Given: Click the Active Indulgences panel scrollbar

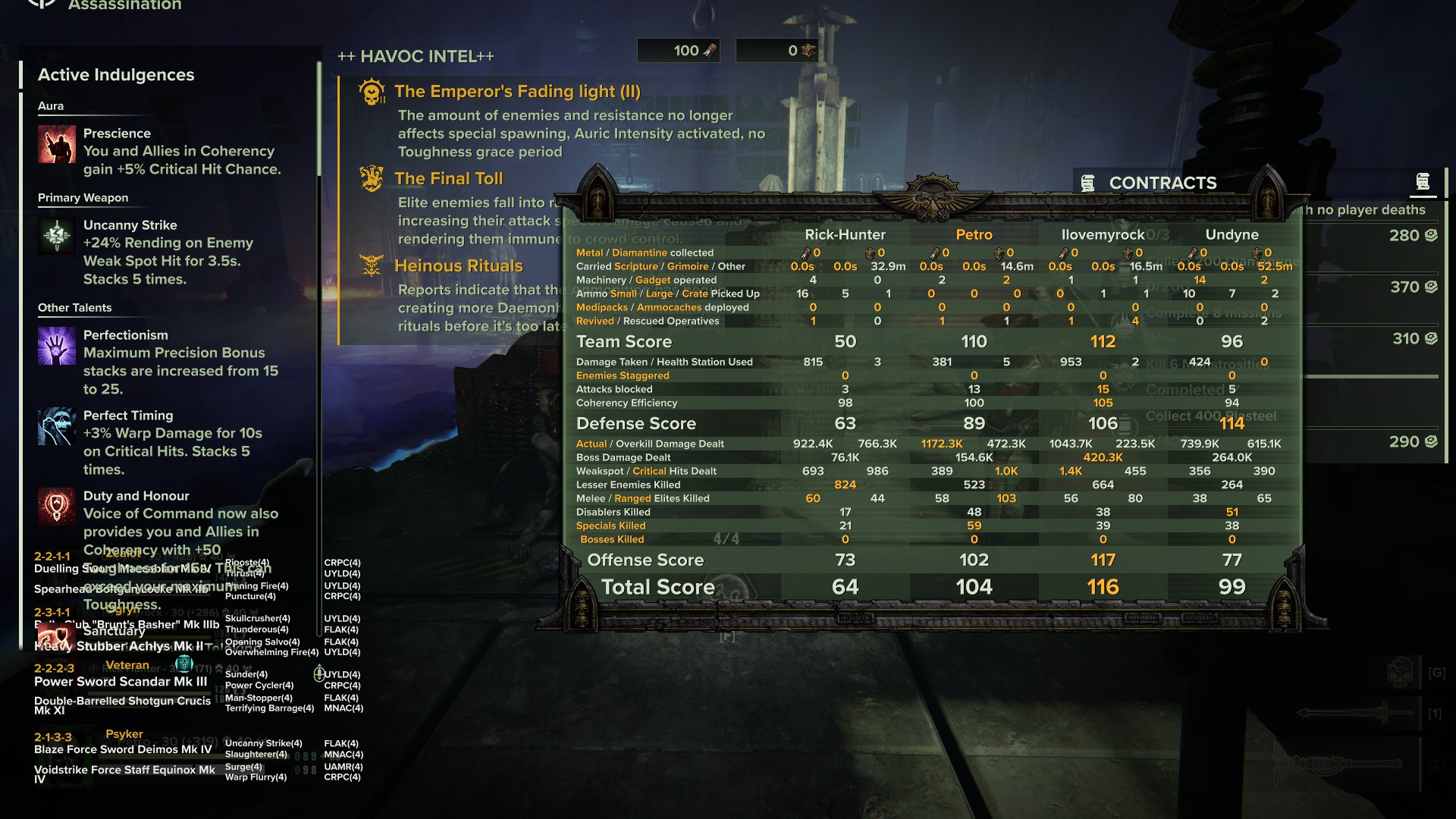Looking at the screenshot, I should click(x=319, y=121).
